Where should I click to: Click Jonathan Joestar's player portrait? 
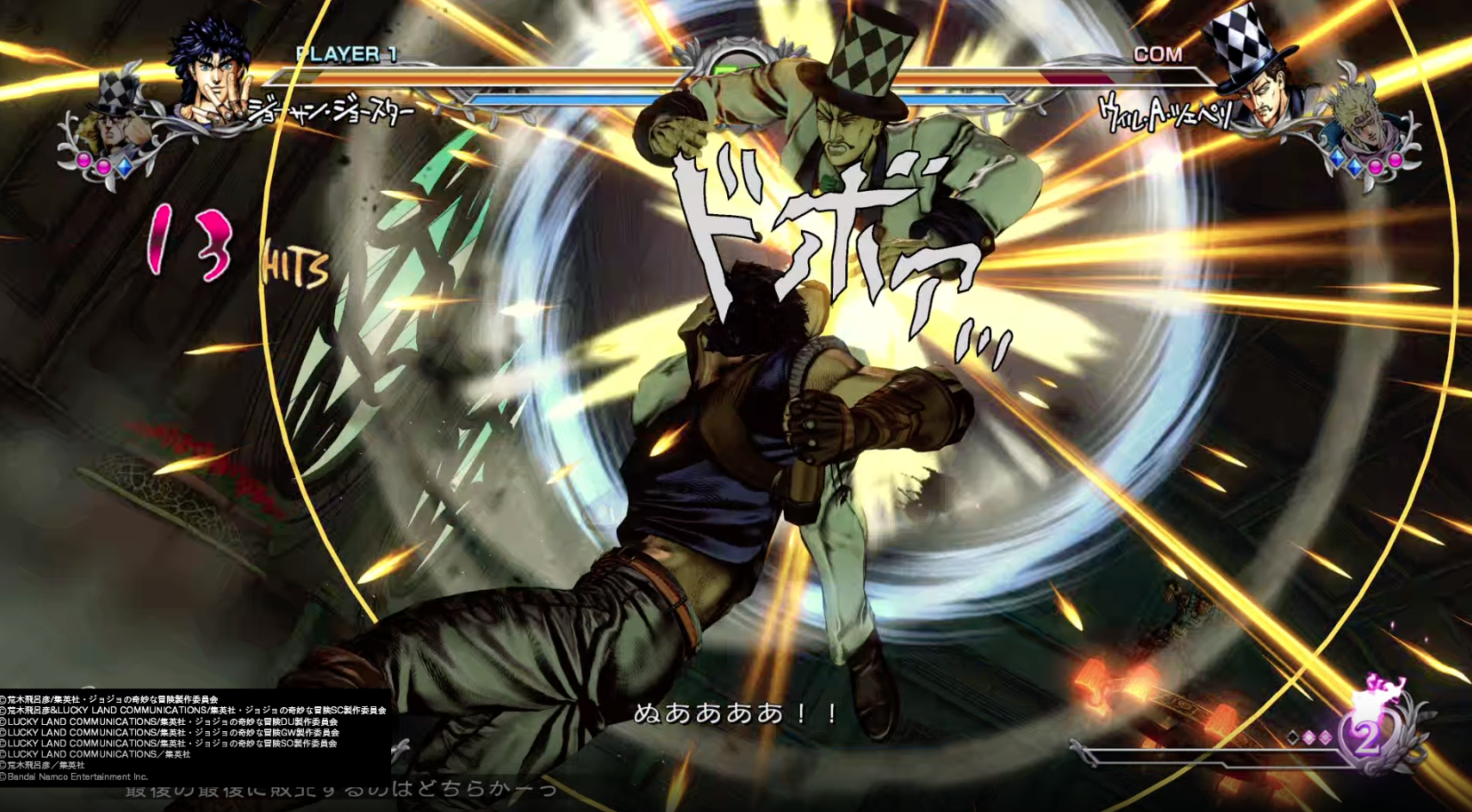(x=212, y=73)
